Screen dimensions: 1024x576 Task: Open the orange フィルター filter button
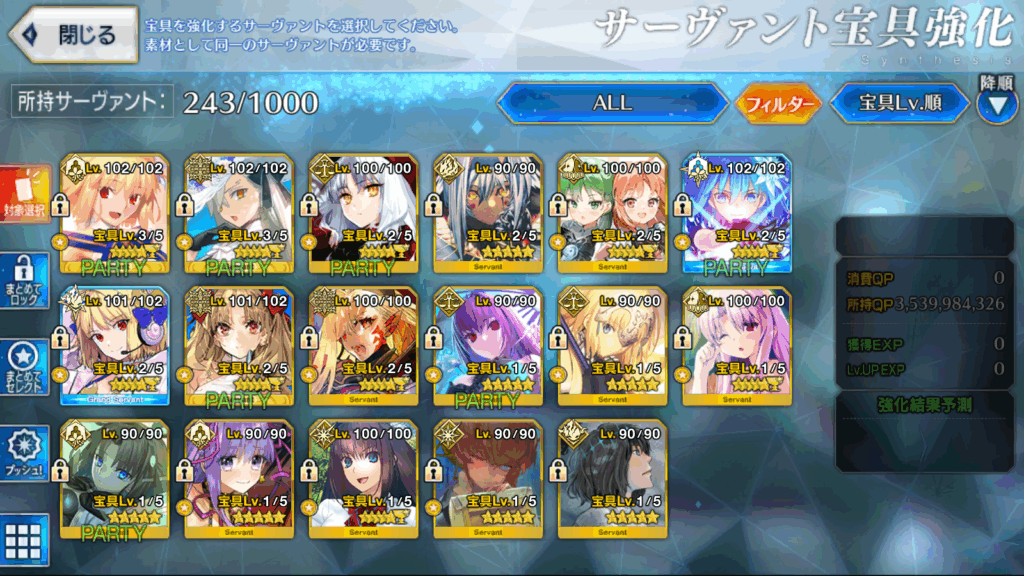pos(778,103)
